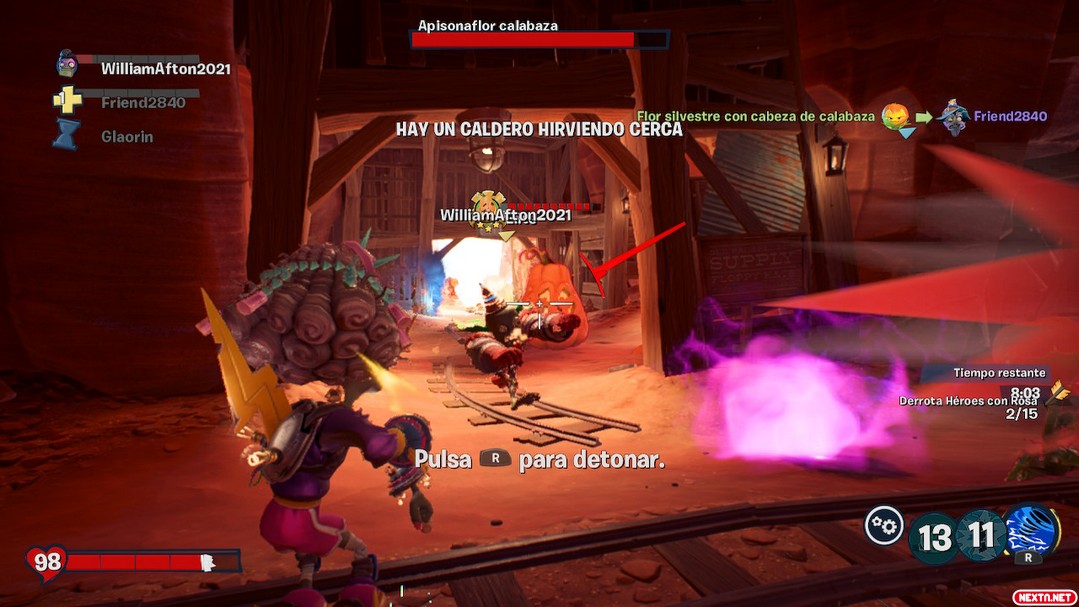Click Friend2840's name in the kill feed
This screenshot has width=1079, height=607.
(x=1010, y=116)
